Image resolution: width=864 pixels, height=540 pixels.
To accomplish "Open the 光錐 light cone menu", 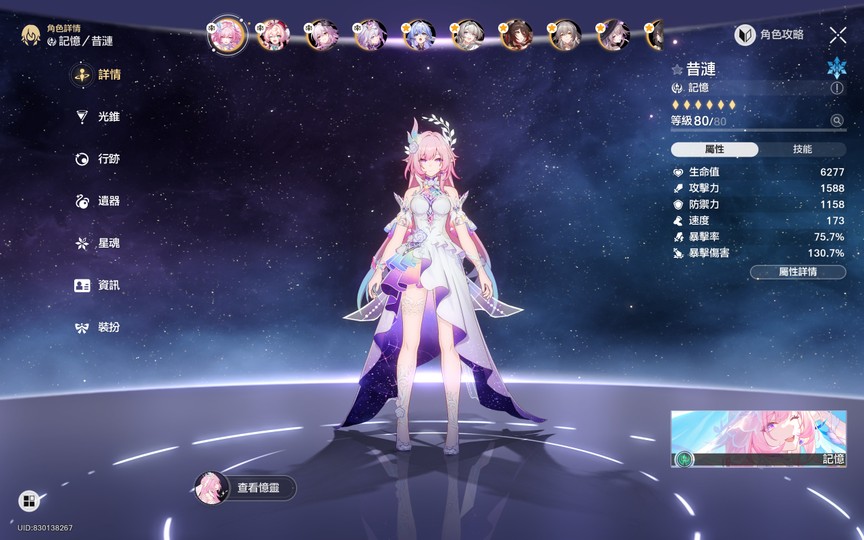I will [99, 117].
